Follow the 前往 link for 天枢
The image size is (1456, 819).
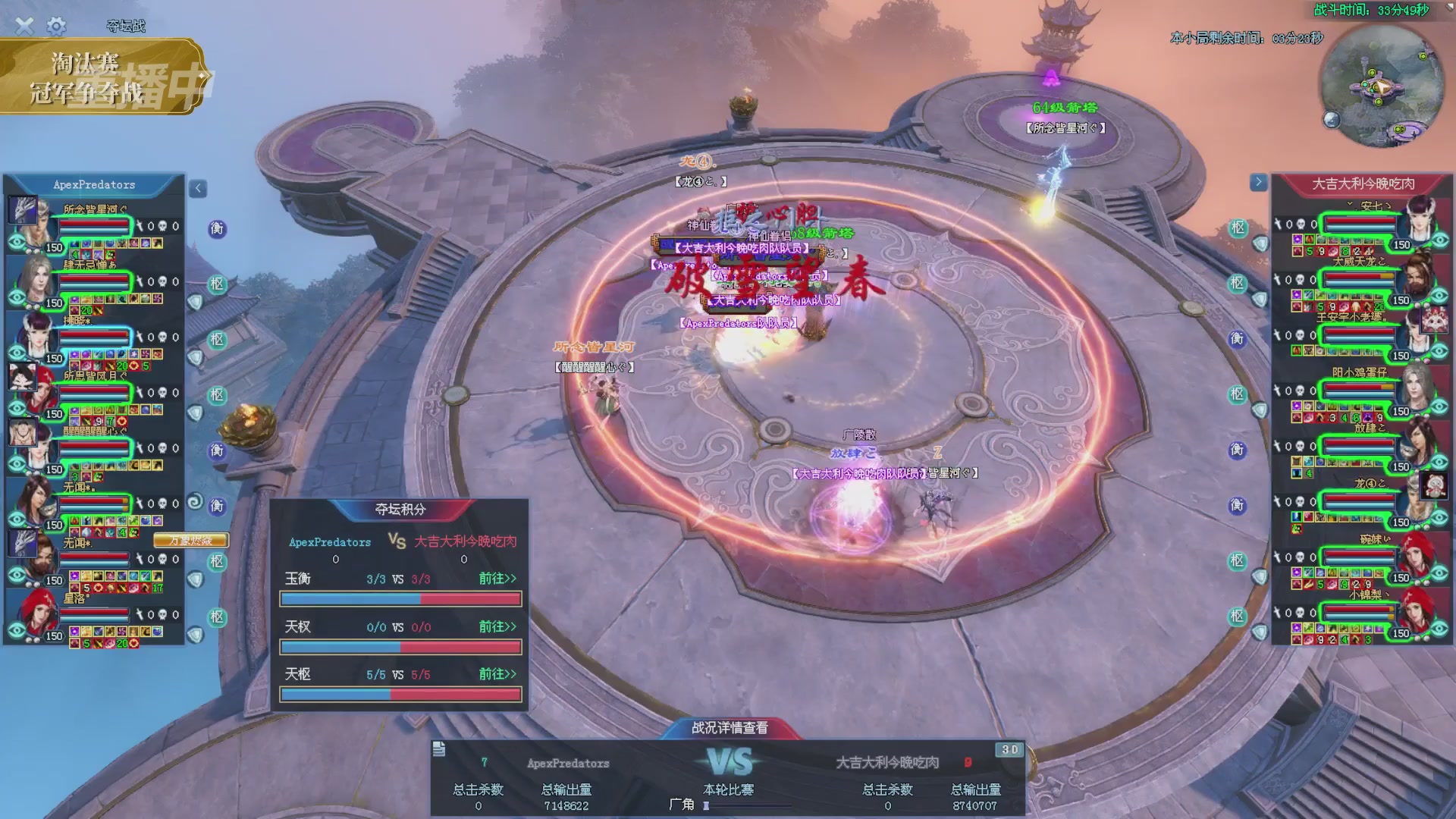(497, 674)
